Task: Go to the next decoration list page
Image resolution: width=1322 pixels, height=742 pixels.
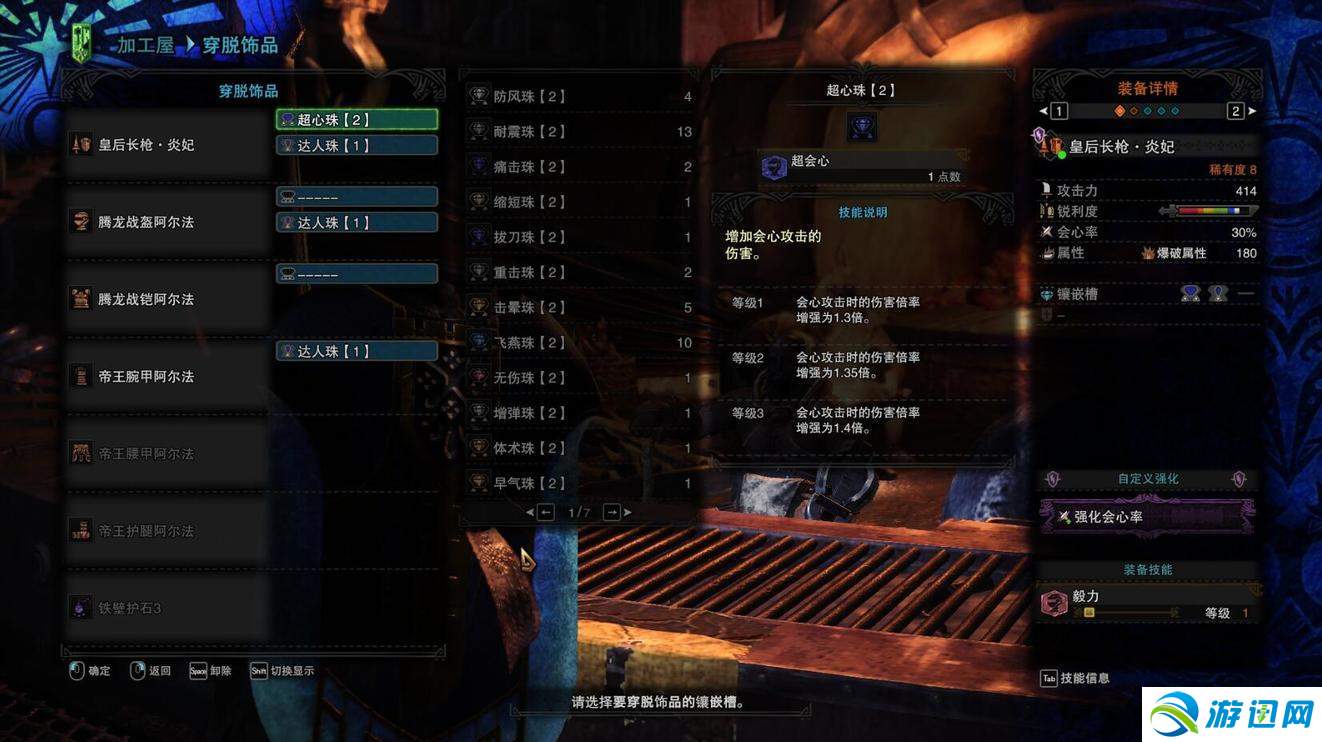Action: click(612, 512)
